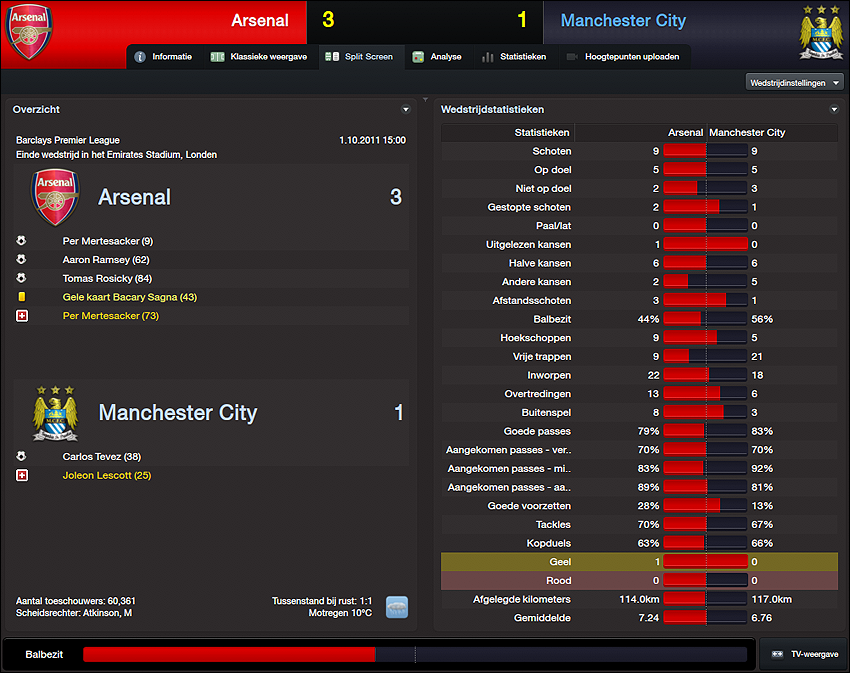
Task: Click the Arsenal team name in overview
Action: (x=134, y=197)
